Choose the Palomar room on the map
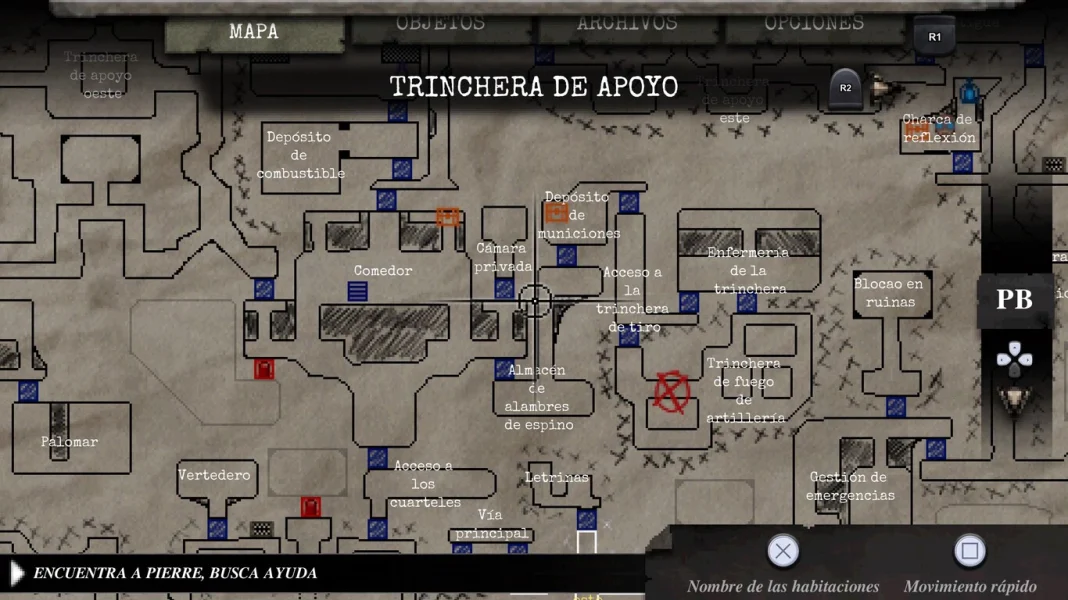This screenshot has height=600, width=1068. (x=69, y=441)
